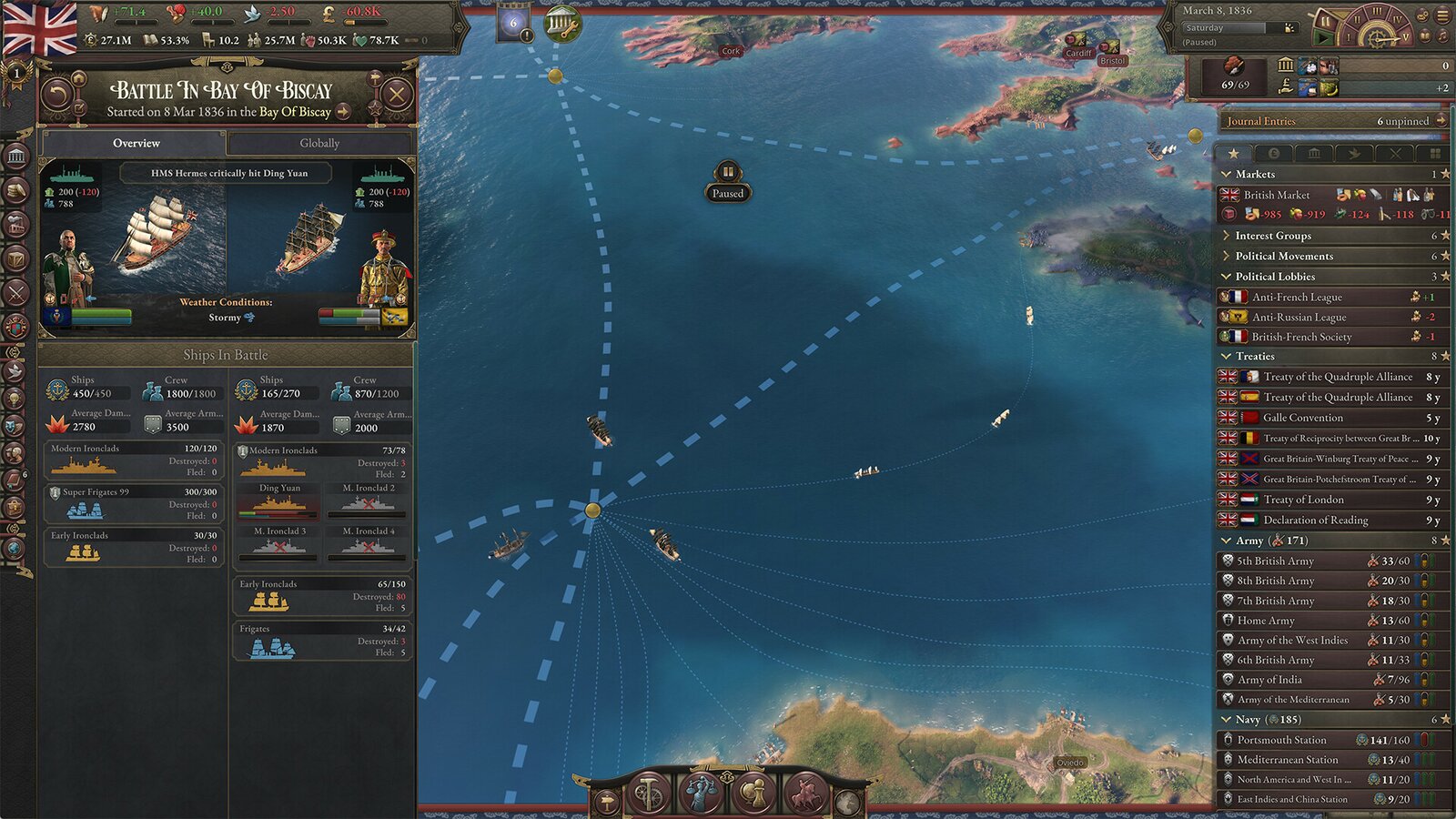
Task: Open the ledger book icon near the clock
Action: pos(1425,37)
